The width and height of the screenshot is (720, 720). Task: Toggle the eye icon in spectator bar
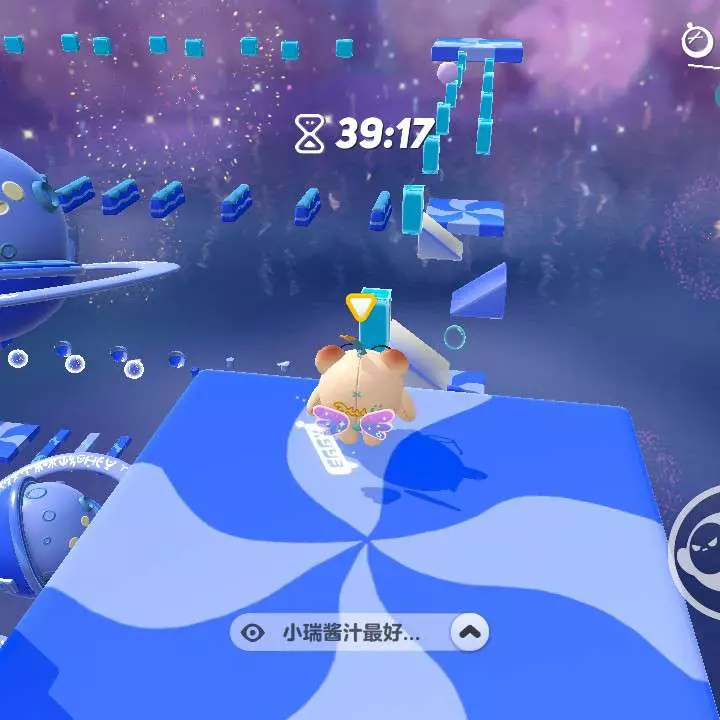[x=254, y=632]
